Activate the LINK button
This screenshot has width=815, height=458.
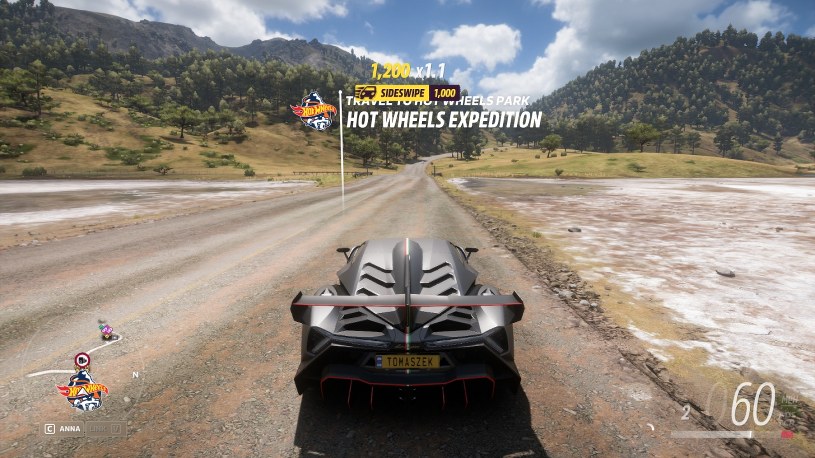tap(106, 428)
